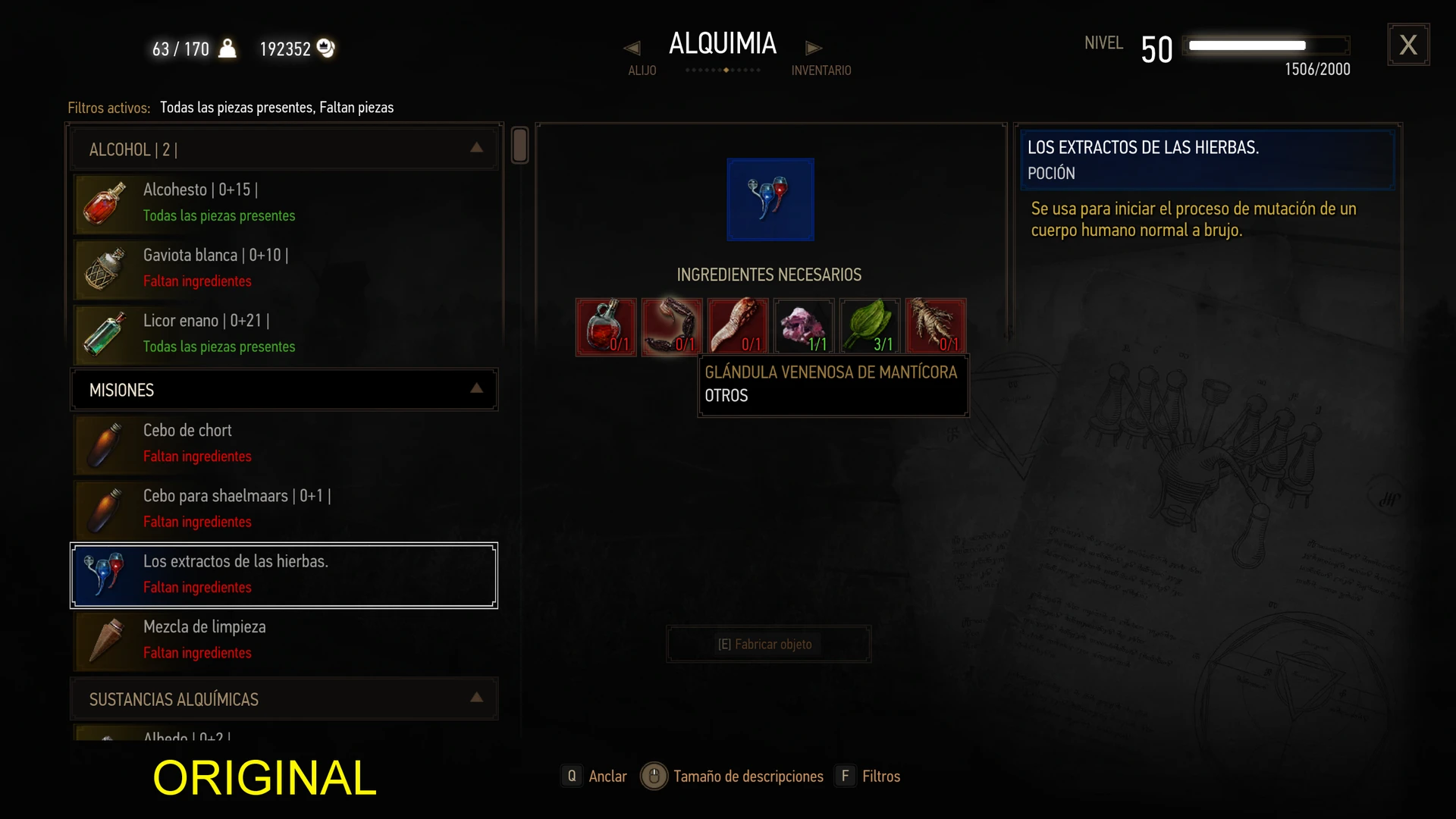
Task: Select Los extractos de las hierbas recipe
Action: [x=285, y=575]
